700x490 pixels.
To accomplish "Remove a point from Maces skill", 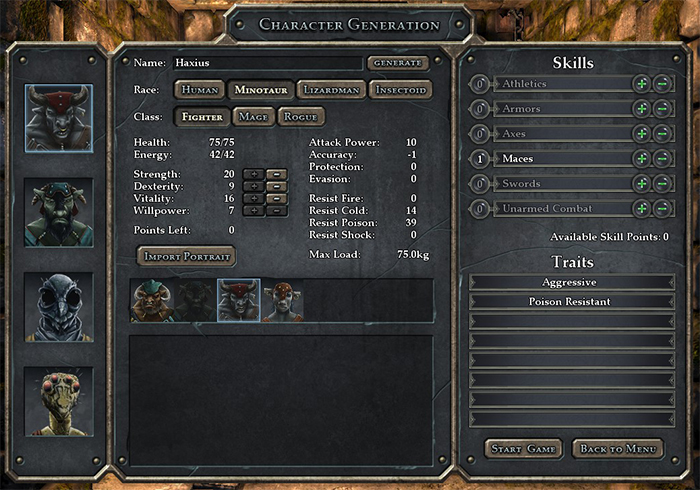I will [x=662, y=159].
